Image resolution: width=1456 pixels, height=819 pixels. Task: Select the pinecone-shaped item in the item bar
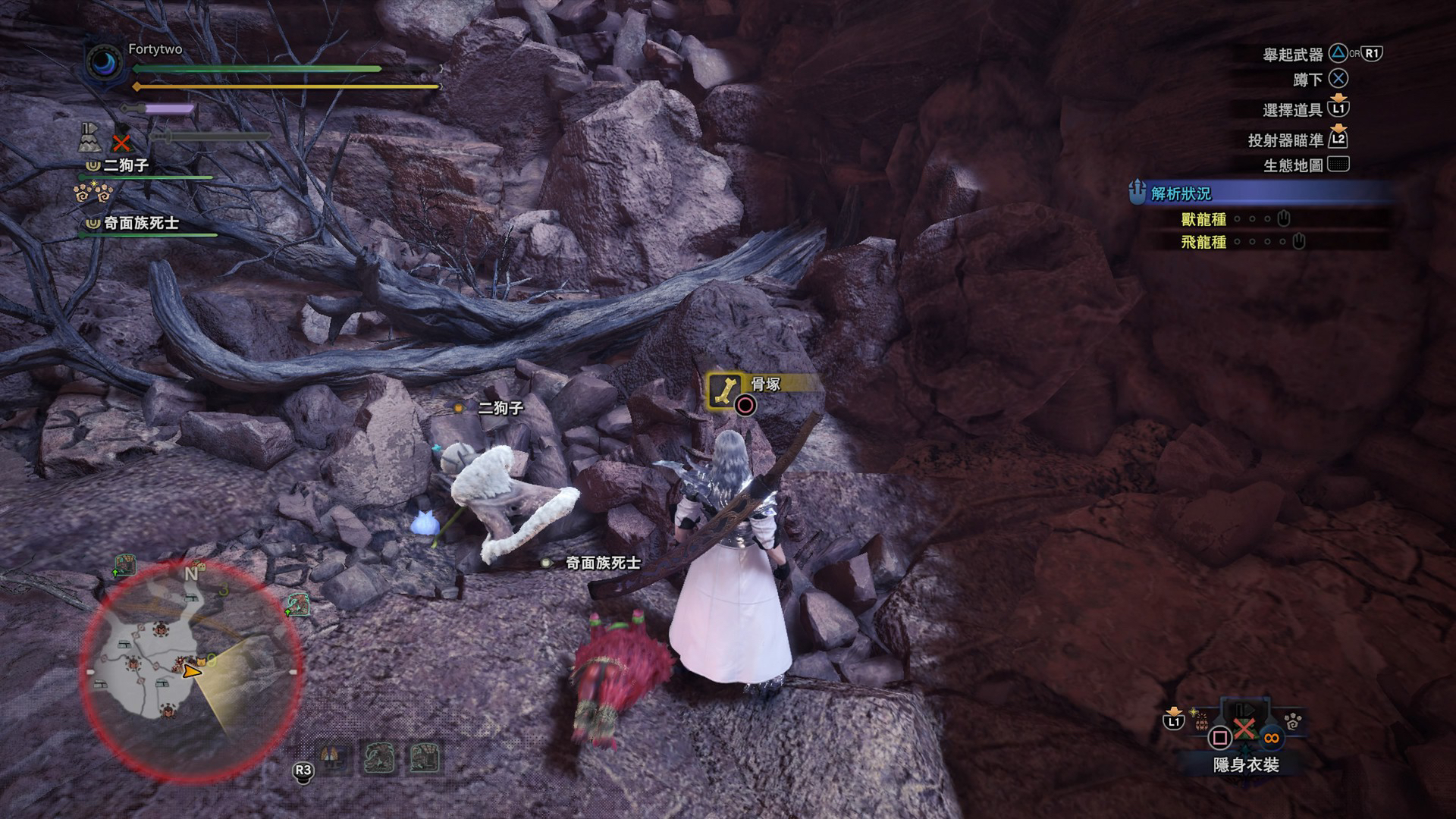coord(1202,723)
